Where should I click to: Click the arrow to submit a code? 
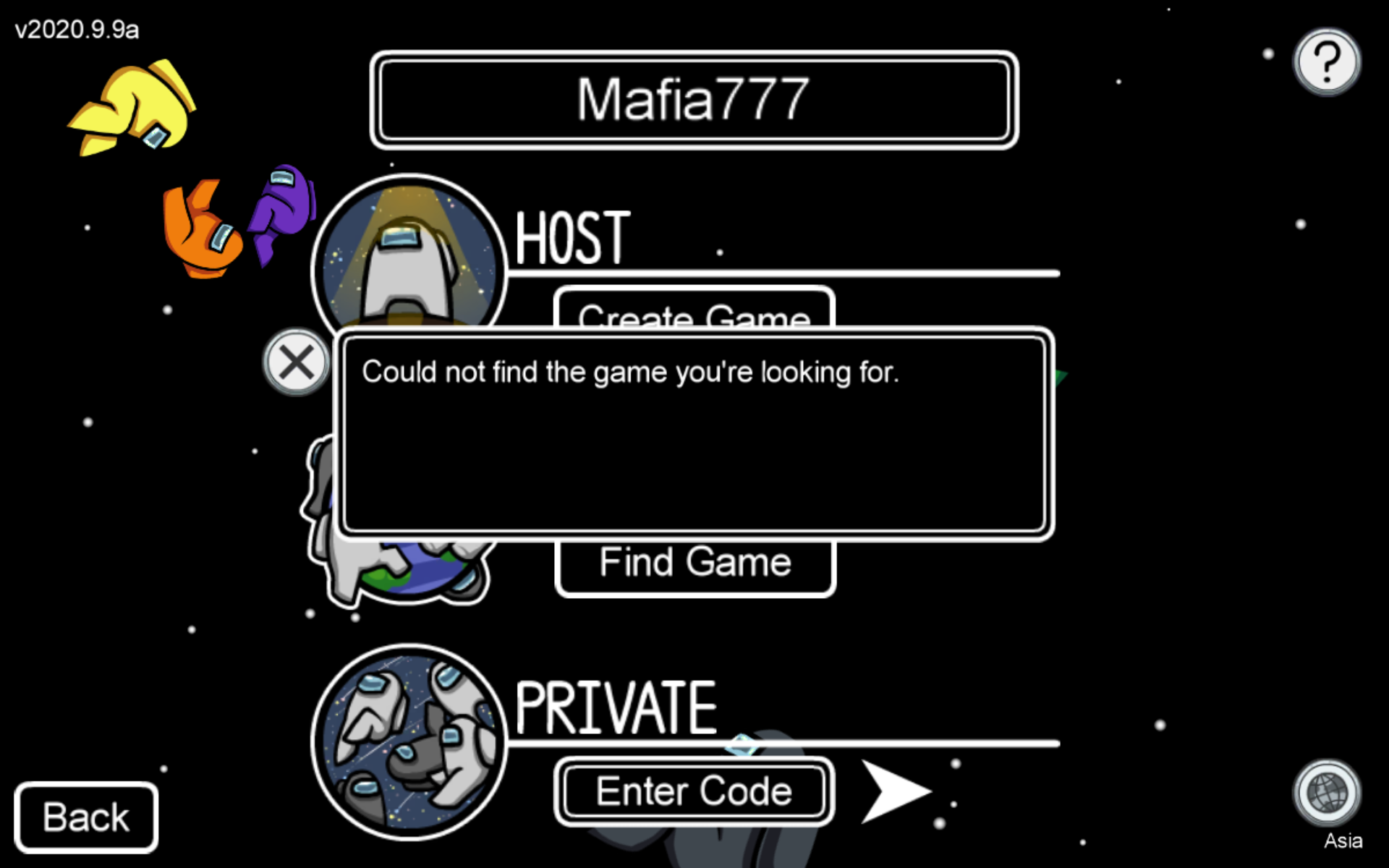coord(896,792)
